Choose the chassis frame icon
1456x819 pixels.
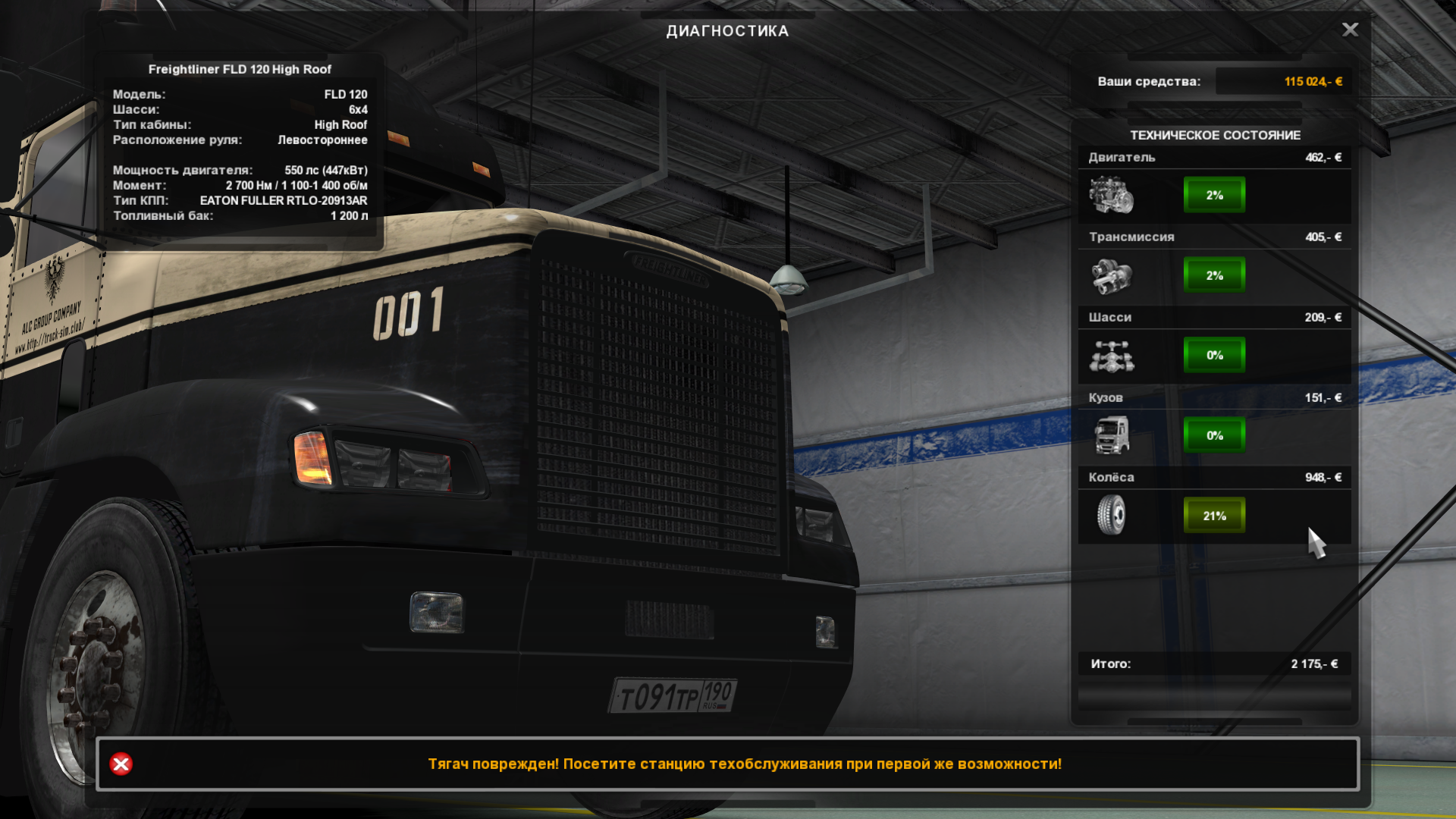click(x=1111, y=356)
